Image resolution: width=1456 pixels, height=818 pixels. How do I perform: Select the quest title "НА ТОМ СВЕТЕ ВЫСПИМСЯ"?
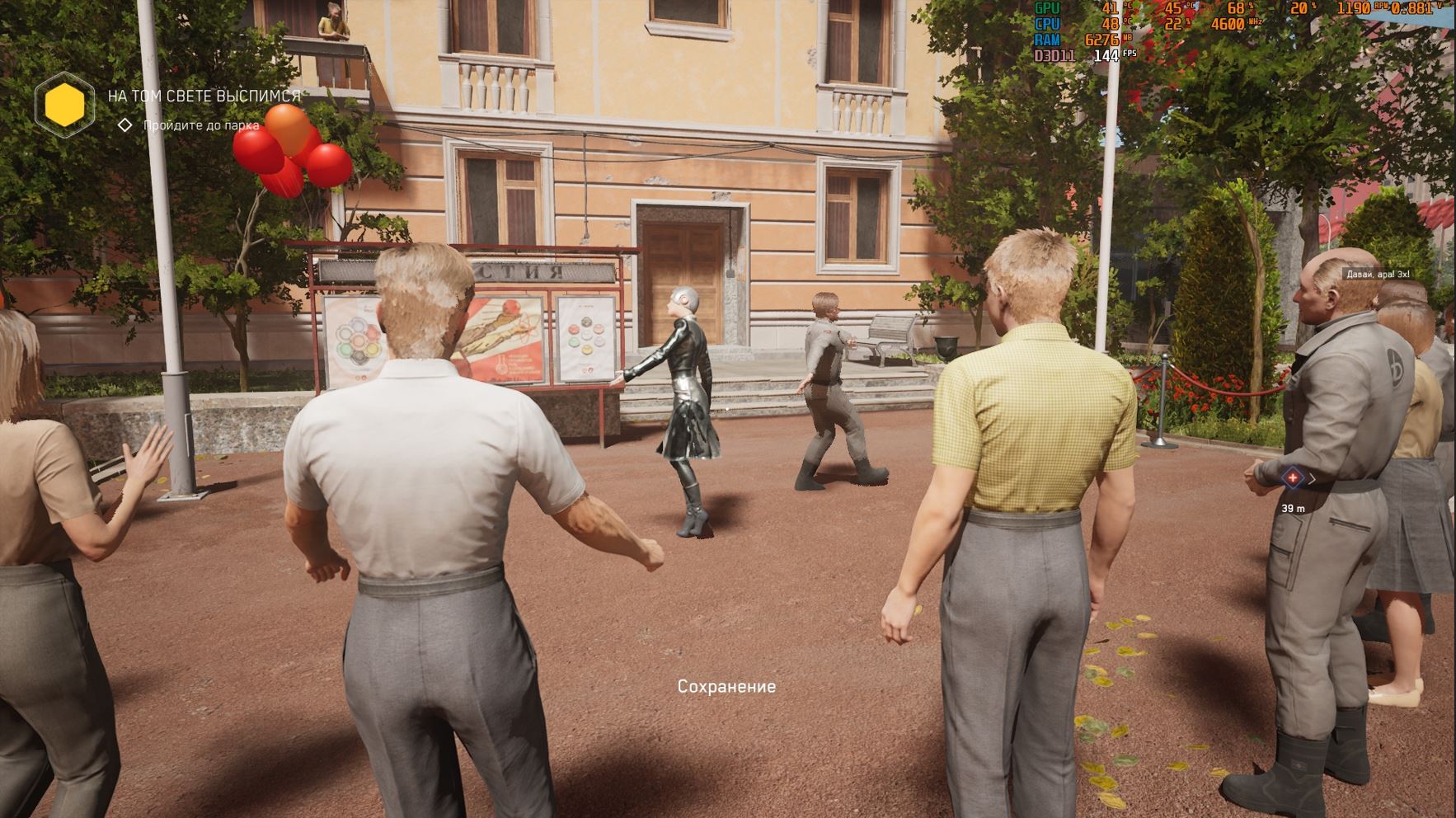tap(204, 96)
